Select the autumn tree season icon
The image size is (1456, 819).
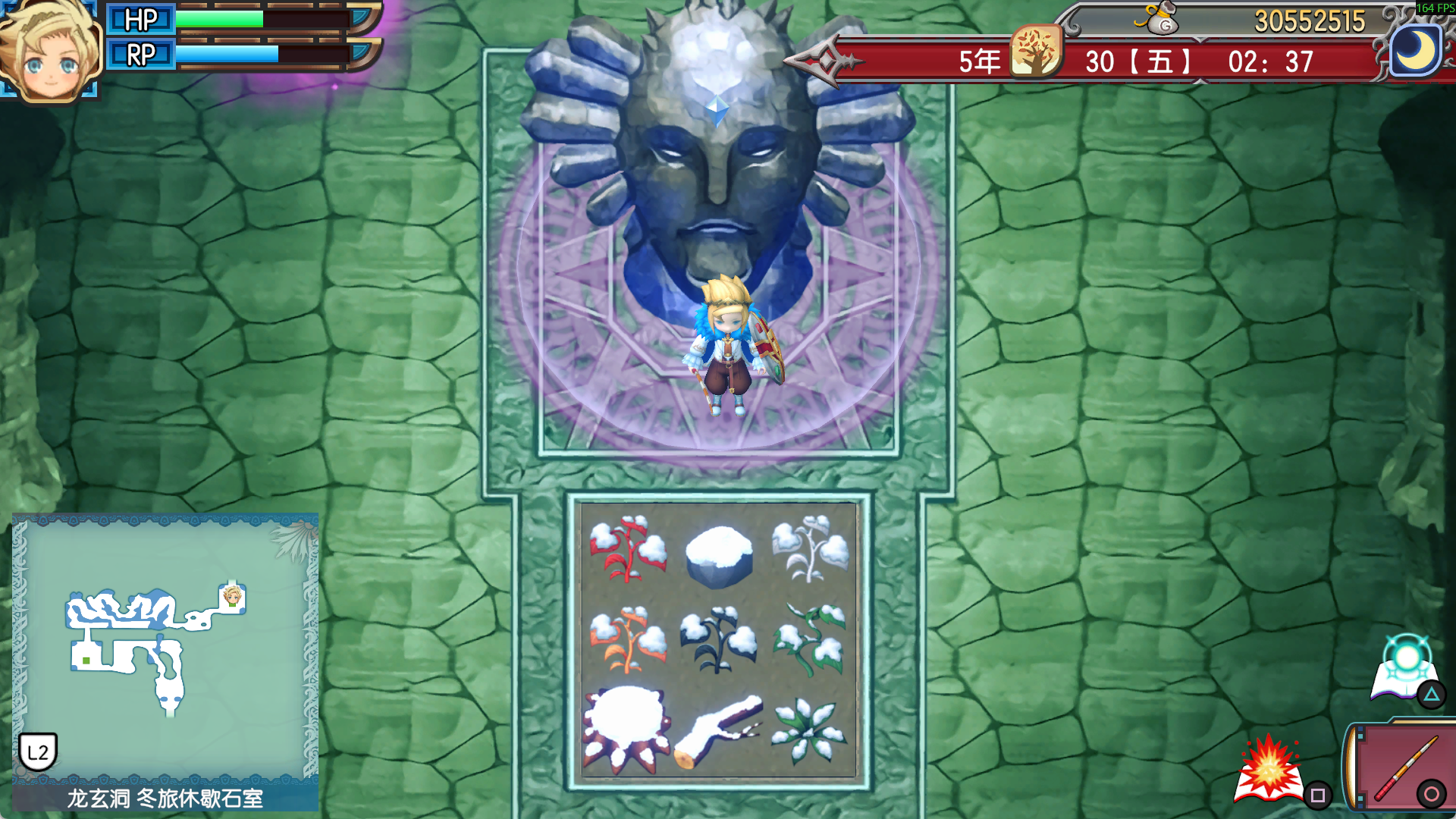coord(1036,52)
